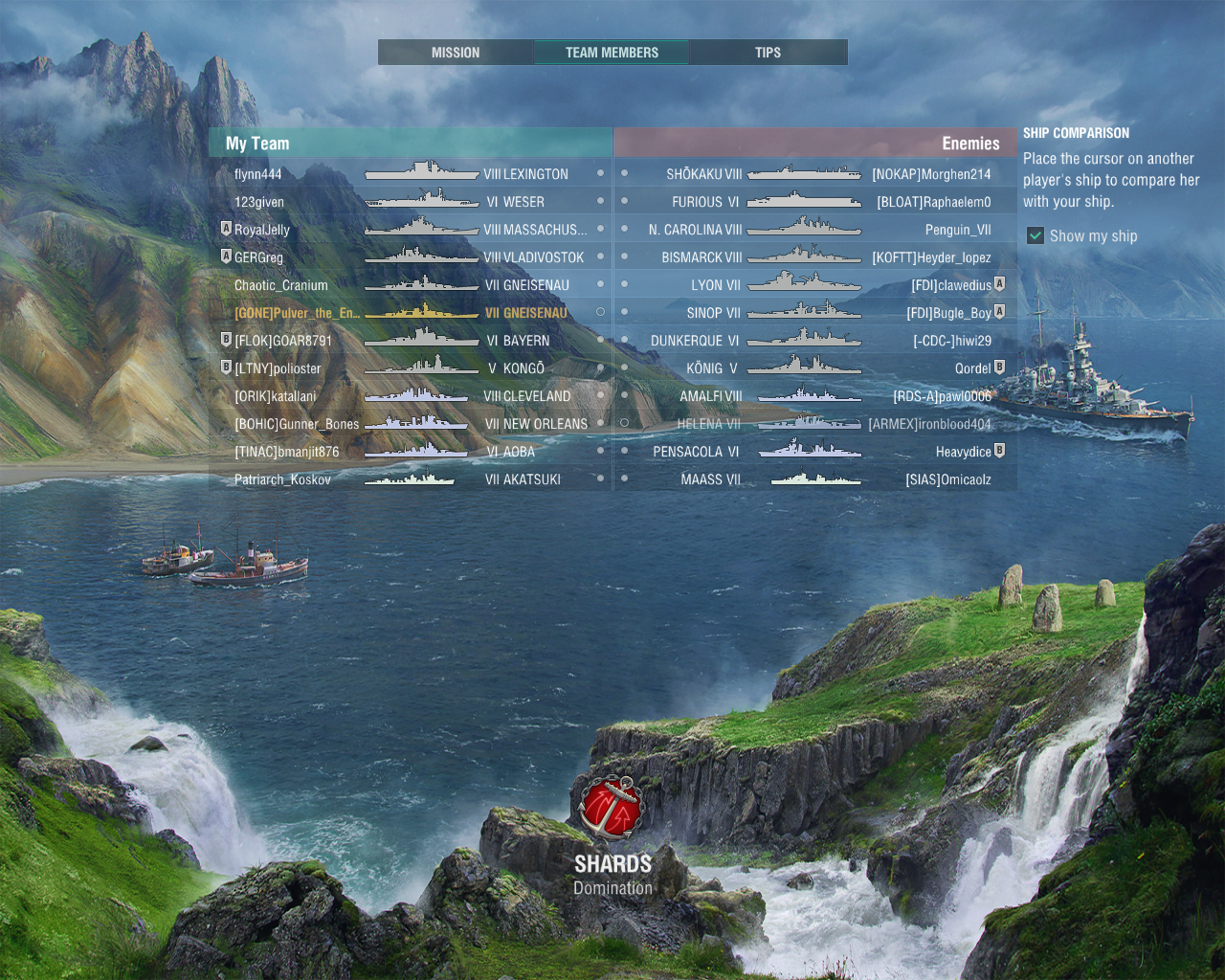Select [FLOK]GOAR8791's Bayern row
The image size is (1225, 980).
point(412,341)
